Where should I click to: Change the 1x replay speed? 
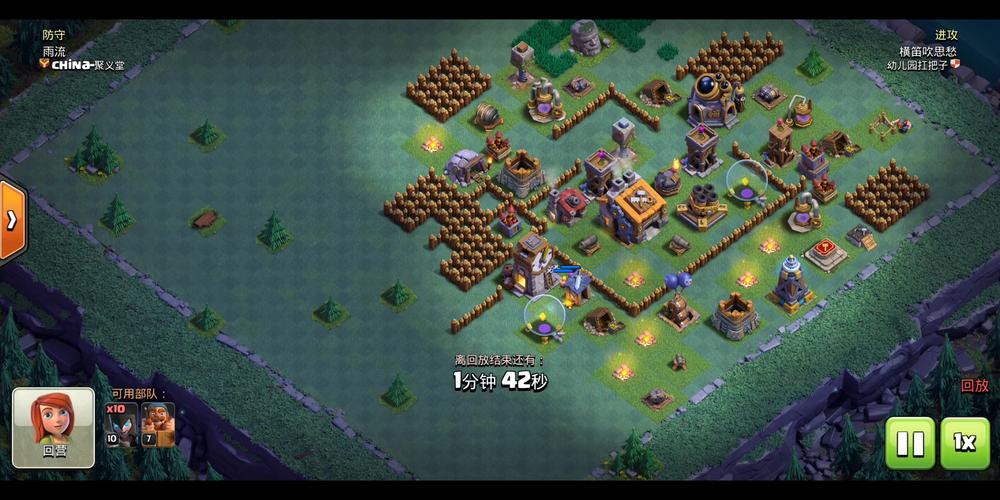pos(965,443)
